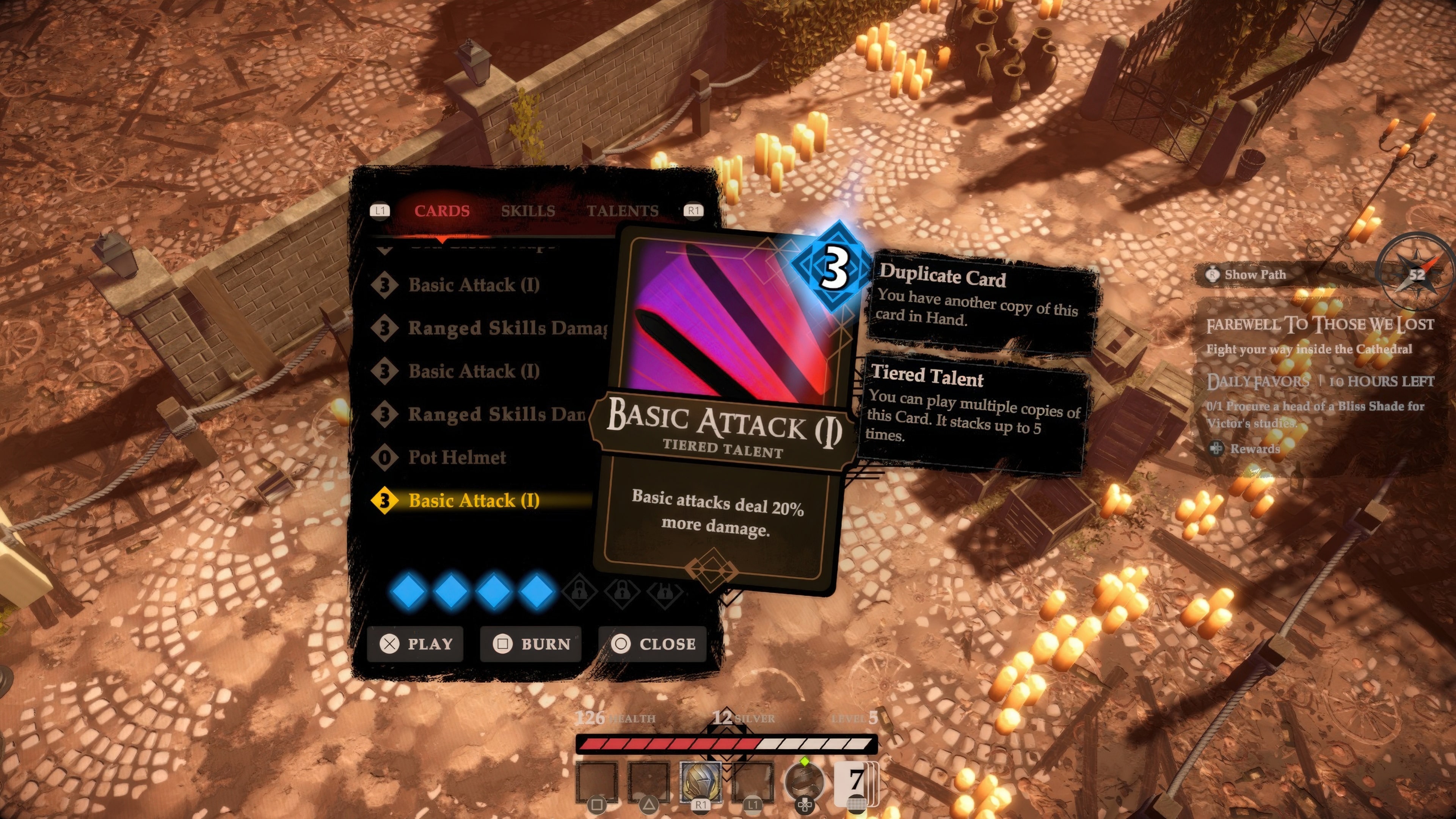
Task: Click the Show Path circle icon
Action: [x=1213, y=274]
